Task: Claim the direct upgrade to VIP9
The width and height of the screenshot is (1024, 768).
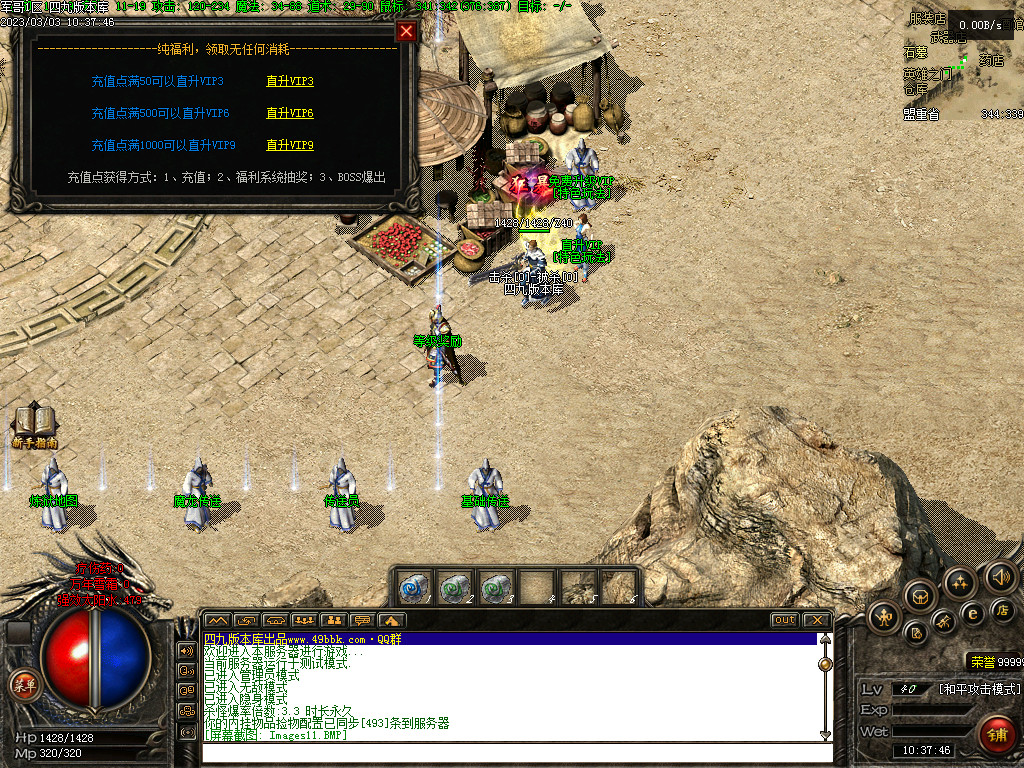Action: pos(290,146)
